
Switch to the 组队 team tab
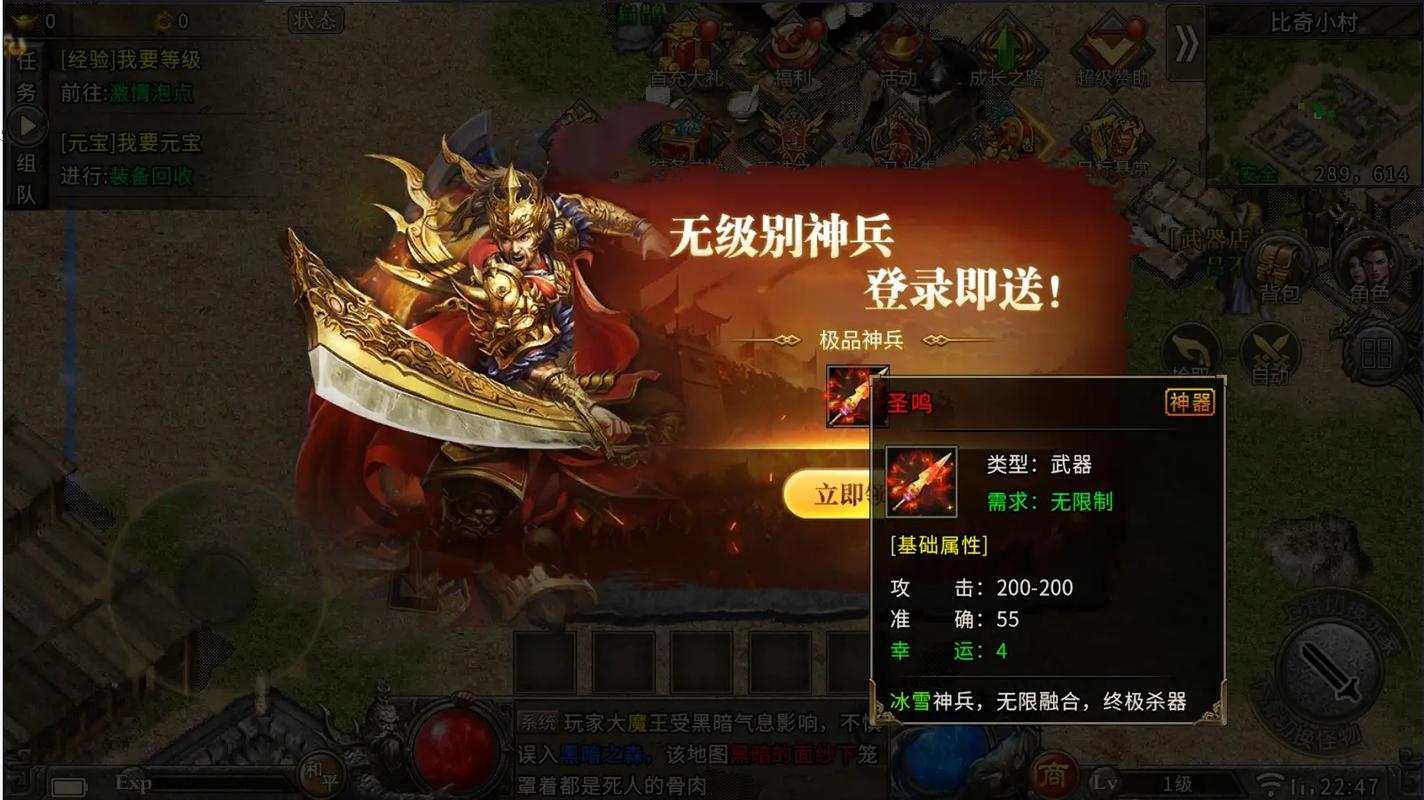coord(25,178)
